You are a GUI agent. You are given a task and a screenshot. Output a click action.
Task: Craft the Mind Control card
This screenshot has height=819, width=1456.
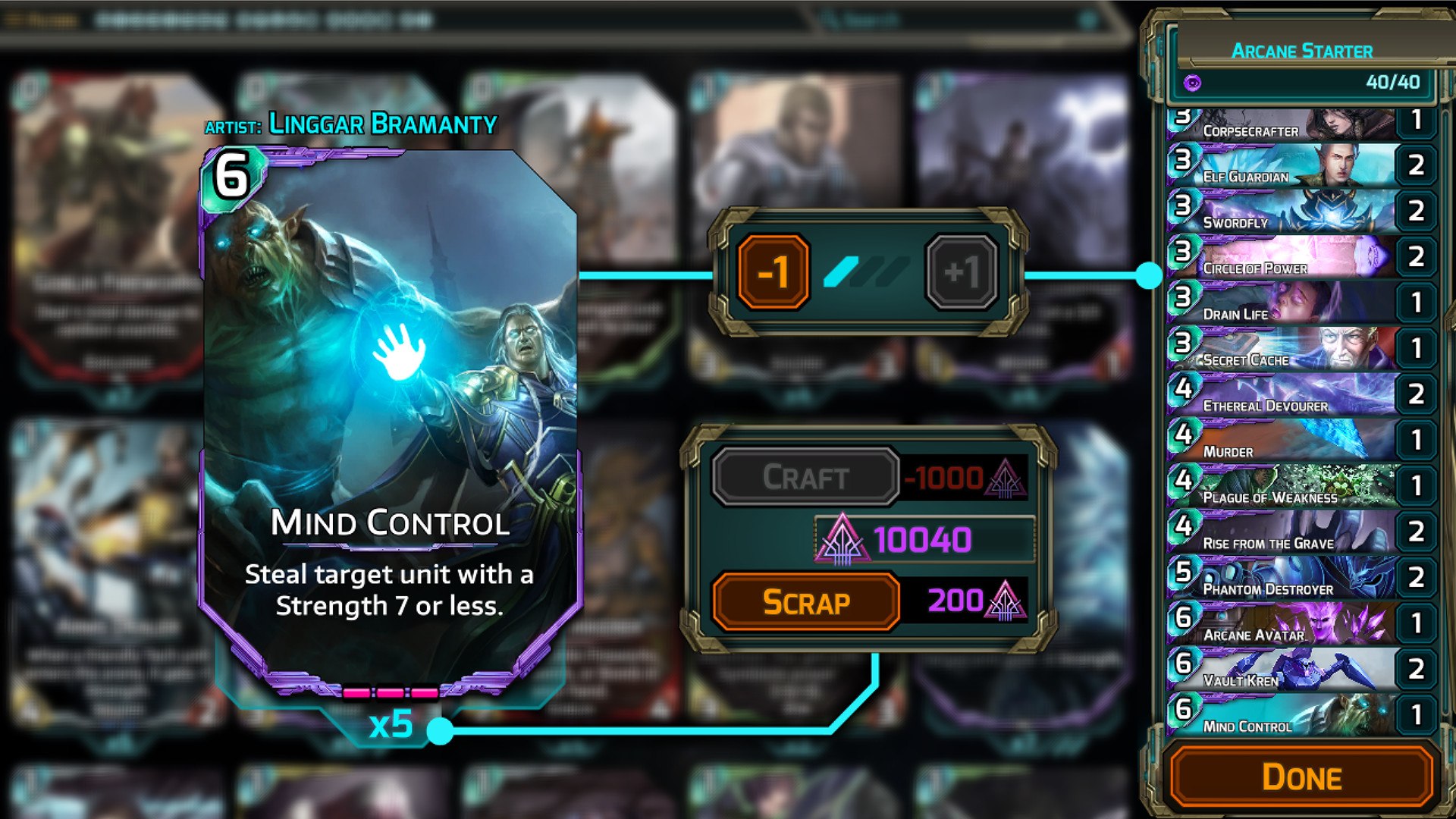click(805, 477)
